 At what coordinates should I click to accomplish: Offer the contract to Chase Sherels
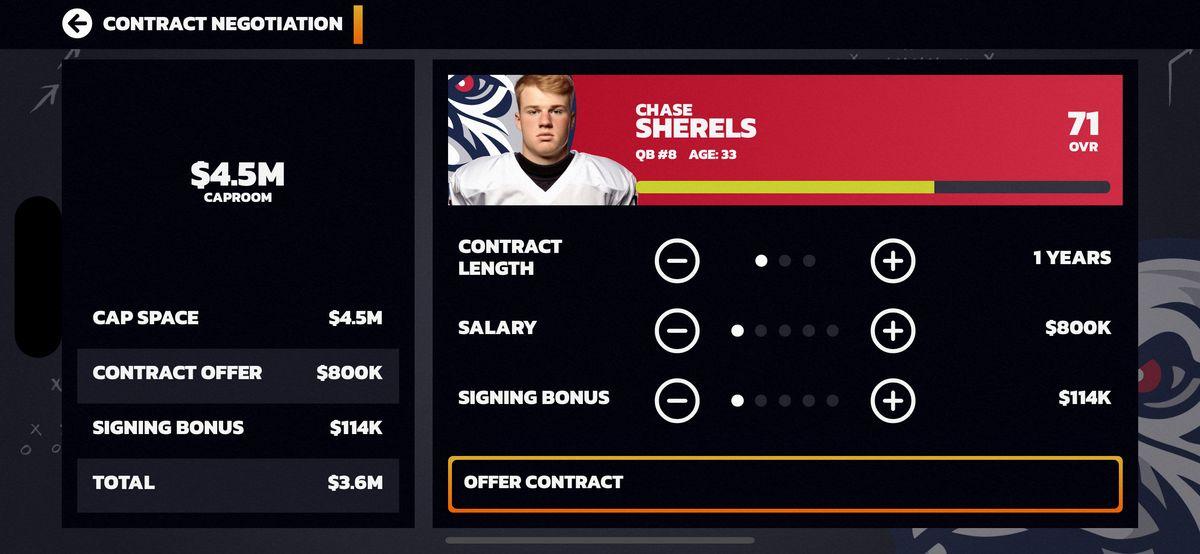pos(785,484)
